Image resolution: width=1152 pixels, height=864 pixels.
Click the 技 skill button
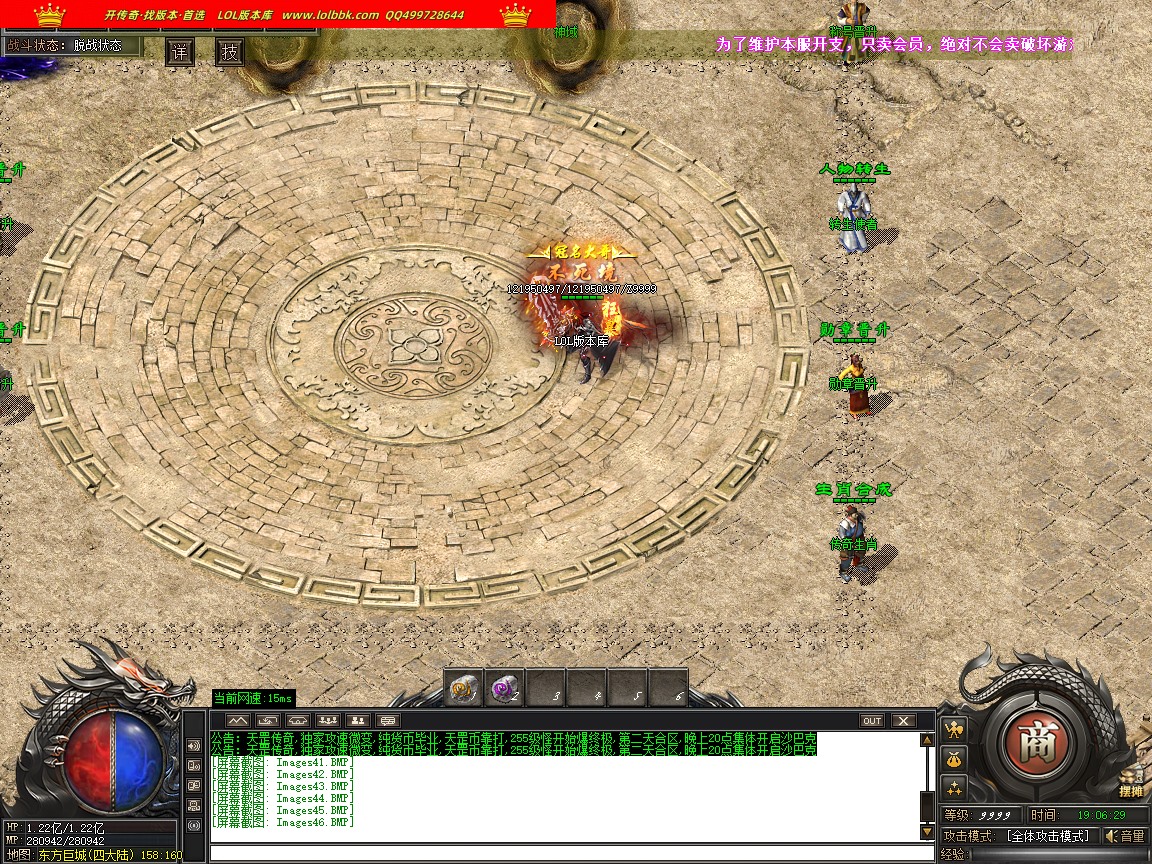point(230,52)
